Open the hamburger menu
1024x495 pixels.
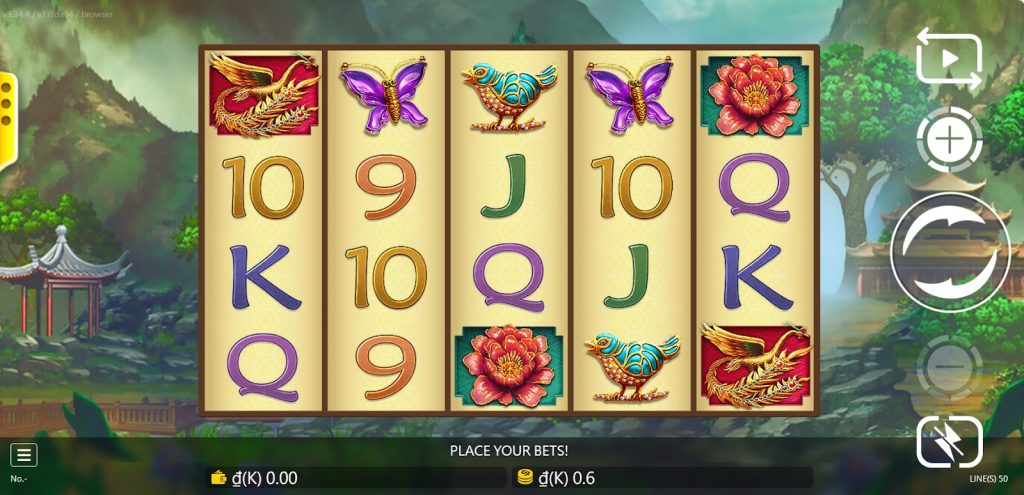point(24,455)
